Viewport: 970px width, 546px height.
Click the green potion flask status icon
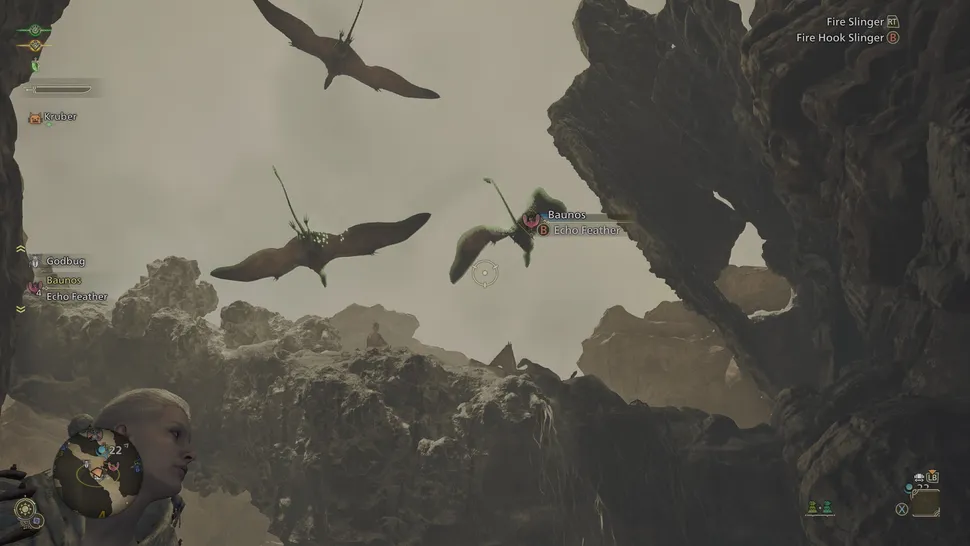[x=35, y=66]
